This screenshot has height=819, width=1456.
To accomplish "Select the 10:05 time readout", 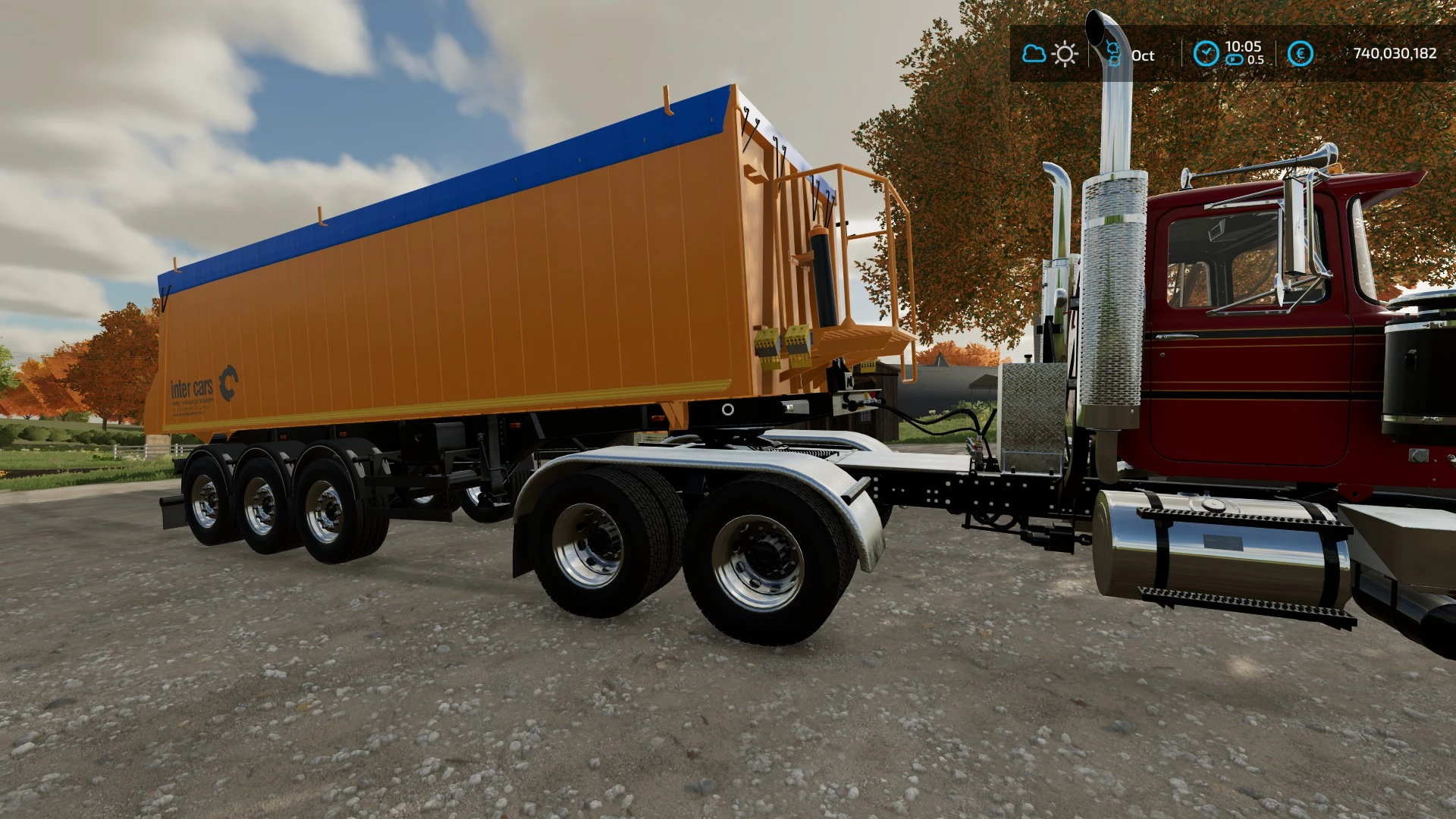I will pyautogui.click(x=1242, y=46).
